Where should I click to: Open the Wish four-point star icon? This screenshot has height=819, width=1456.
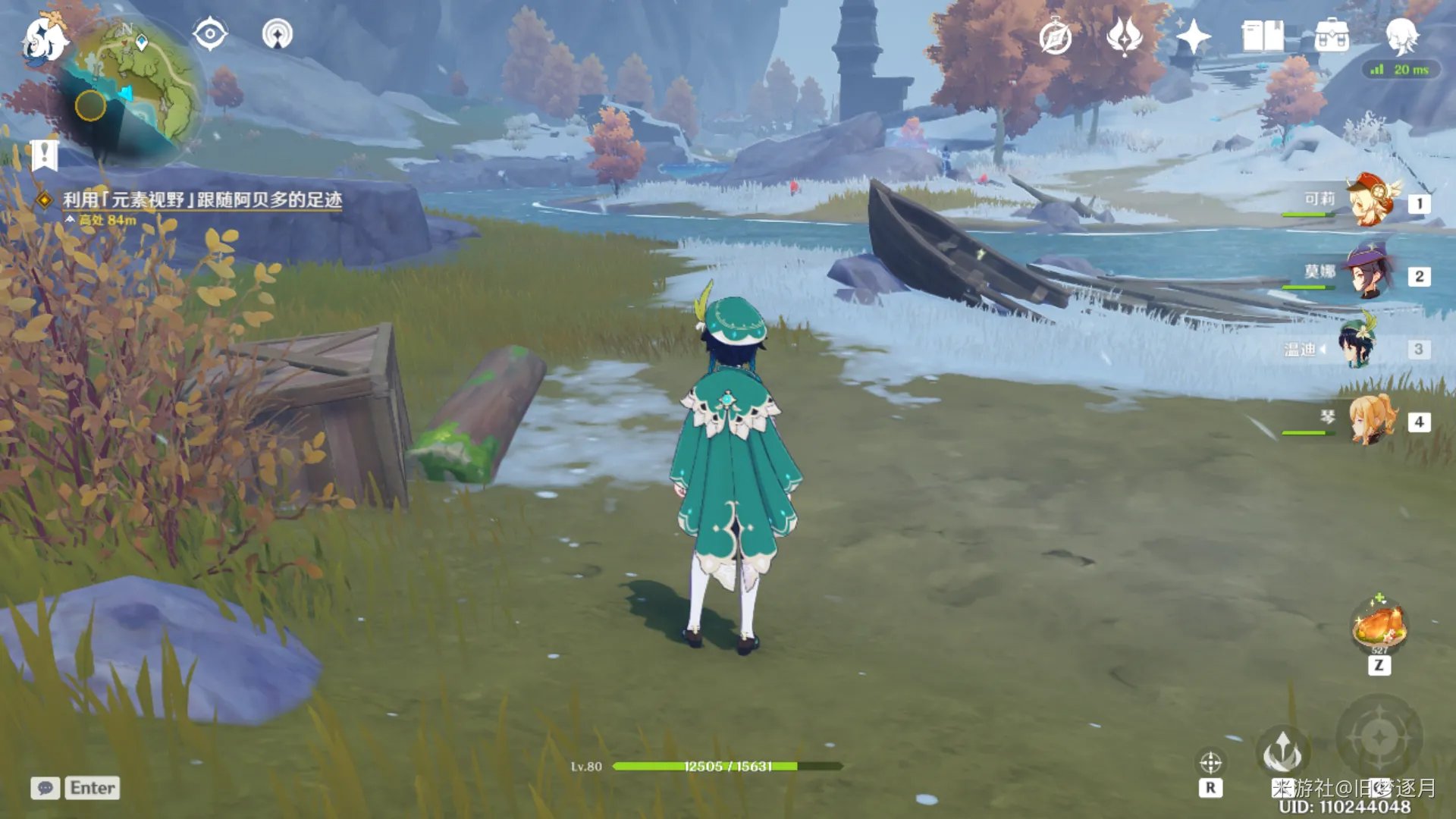[x=1193, y=36]
